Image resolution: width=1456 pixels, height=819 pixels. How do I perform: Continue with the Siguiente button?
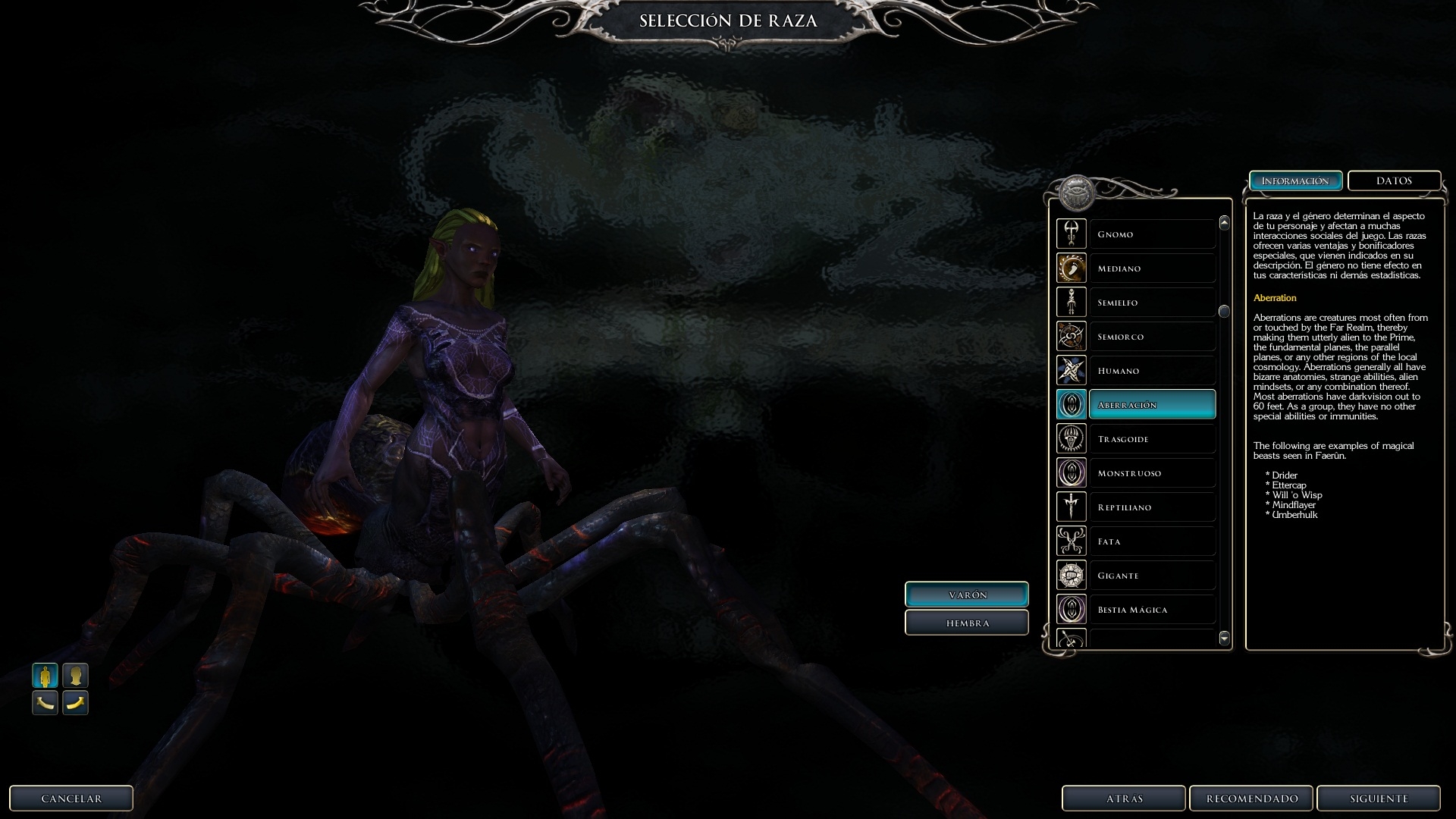click(1378, 799)
